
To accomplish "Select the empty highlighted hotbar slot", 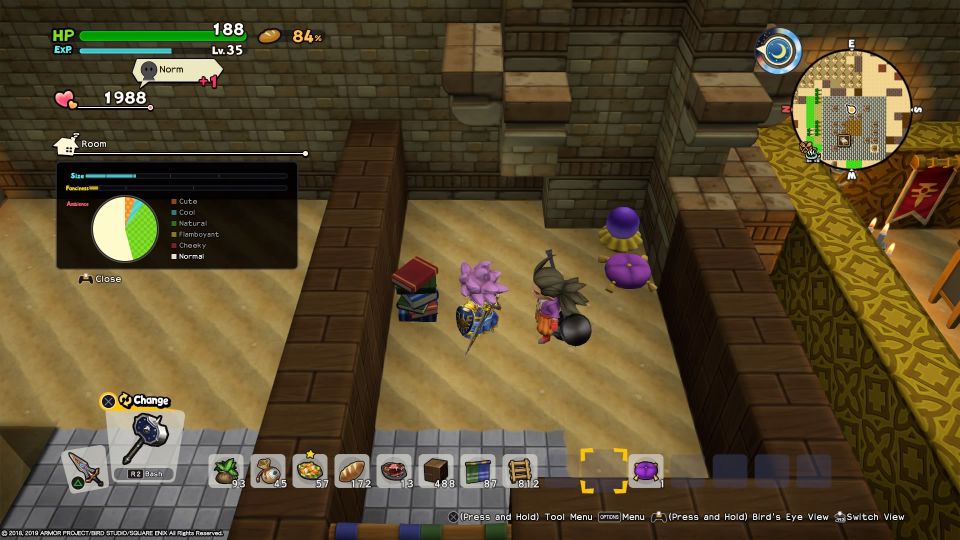I will 604,470.
